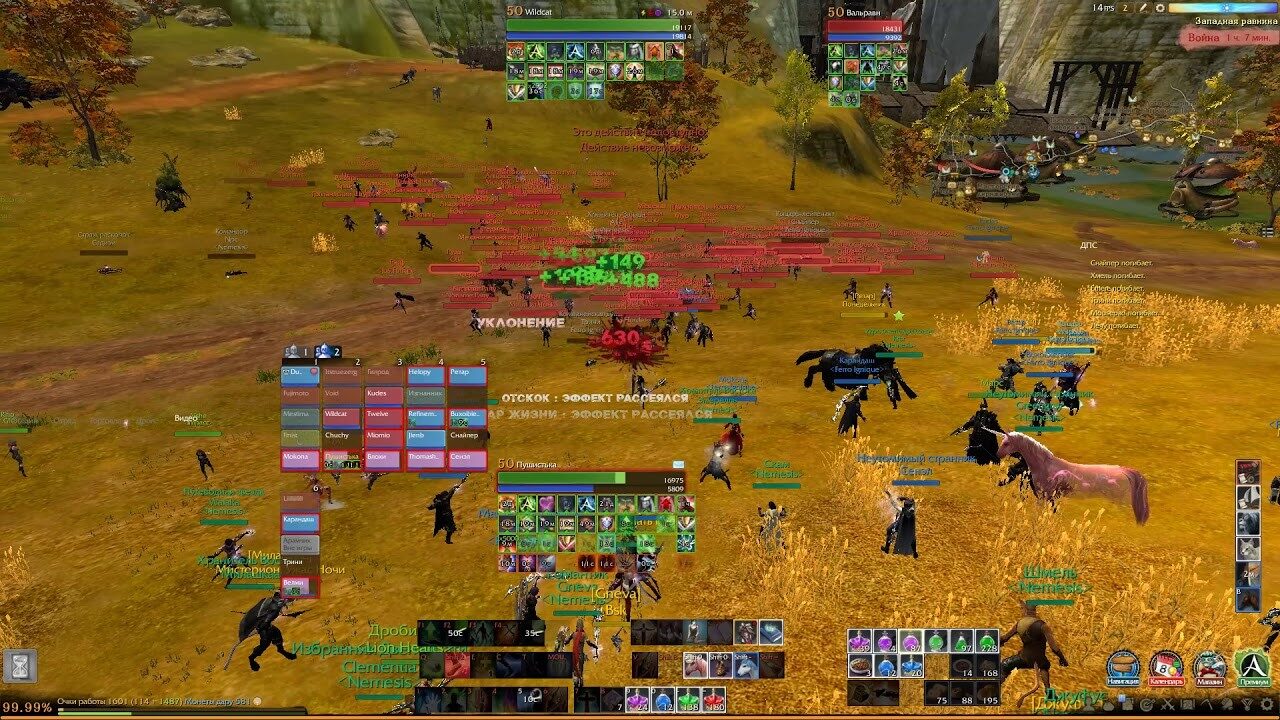
Task: Select group 1 tab in the raid window
Action: [316, 362]
